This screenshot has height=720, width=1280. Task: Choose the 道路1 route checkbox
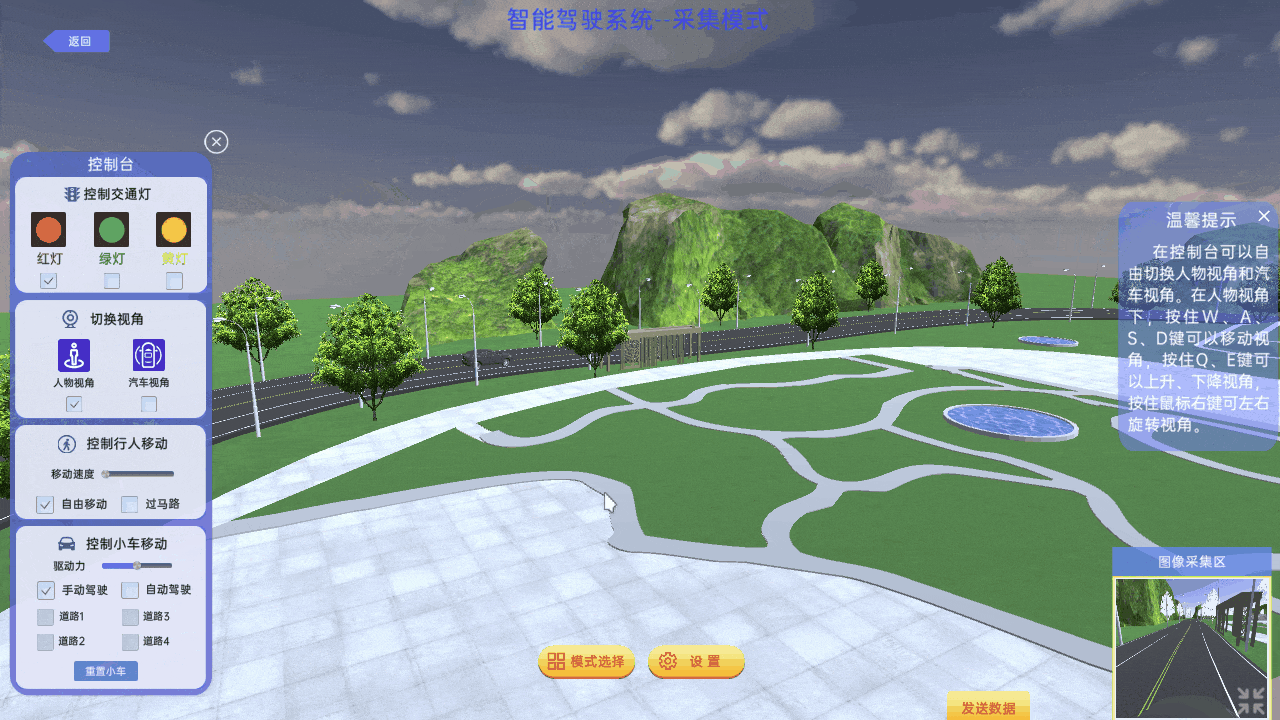pos(45,617)
